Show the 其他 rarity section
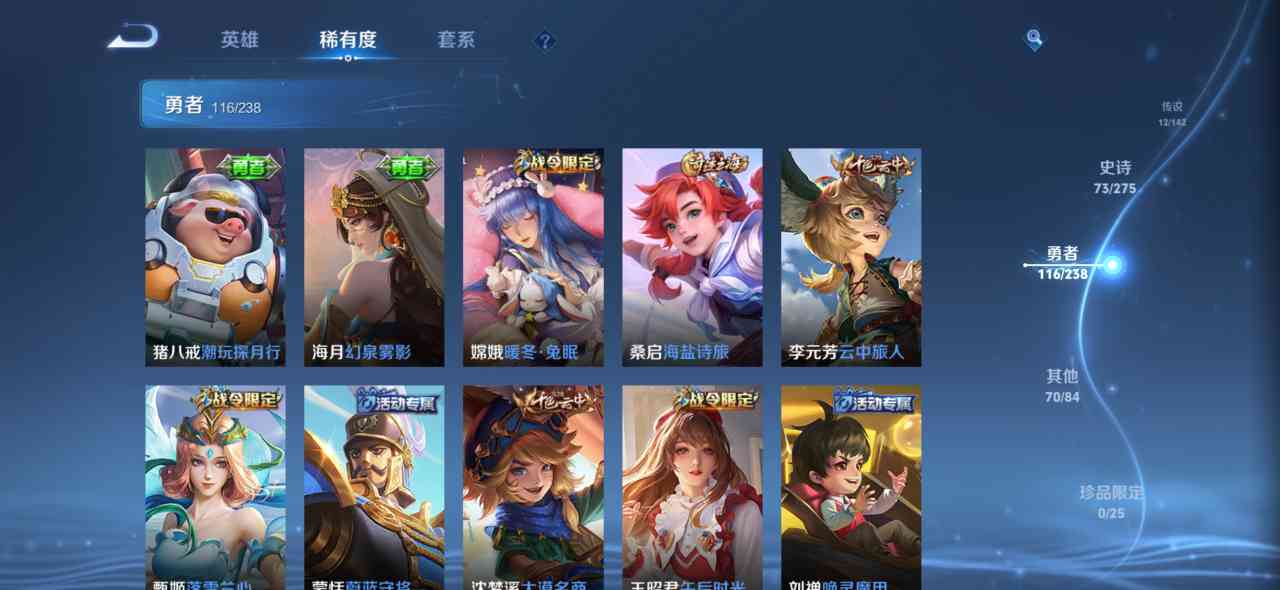The height and width of the screenshot is (590, 1280). [1062, 385]
